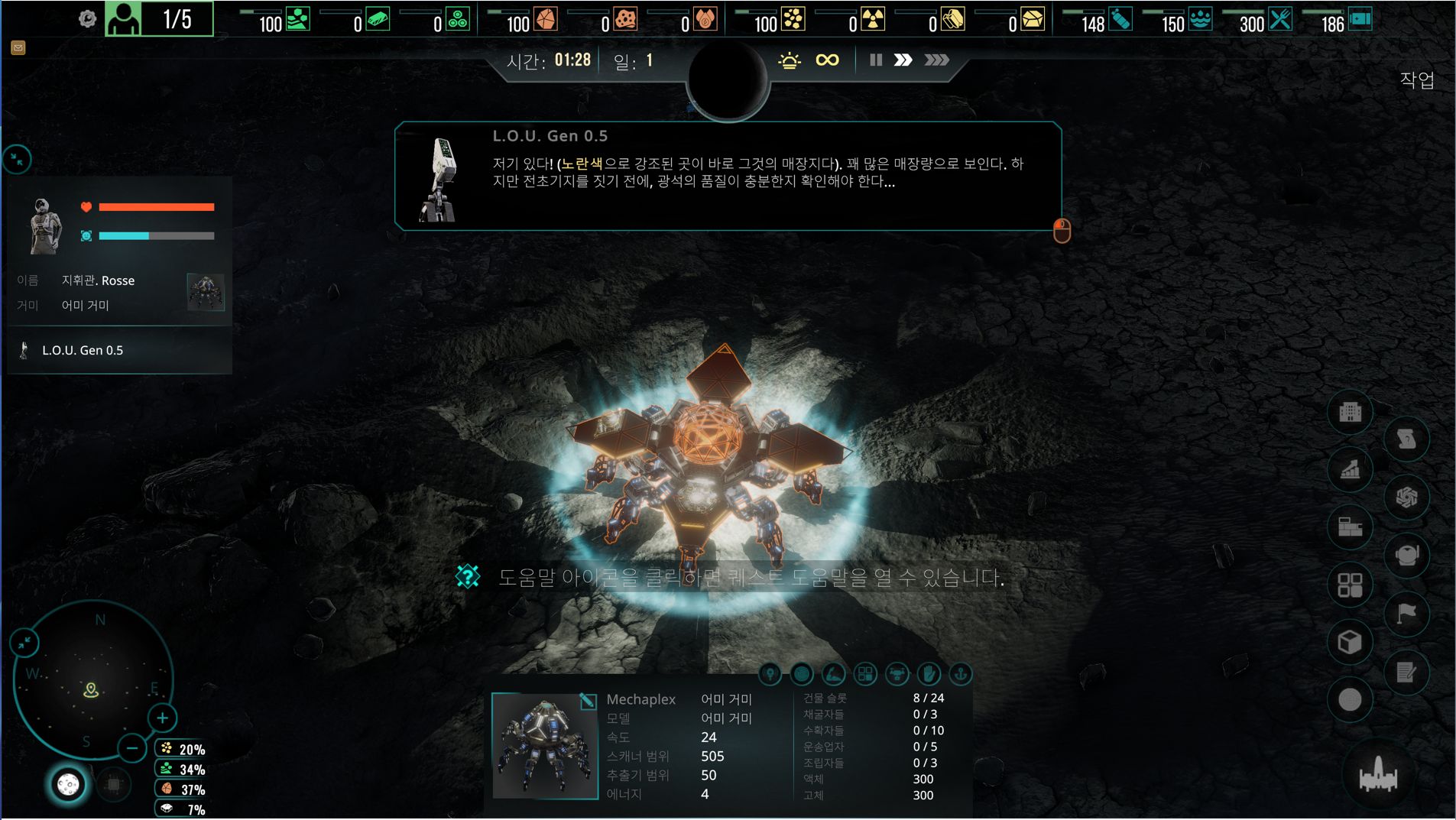Open the gear settings menu

pos(87,19)
